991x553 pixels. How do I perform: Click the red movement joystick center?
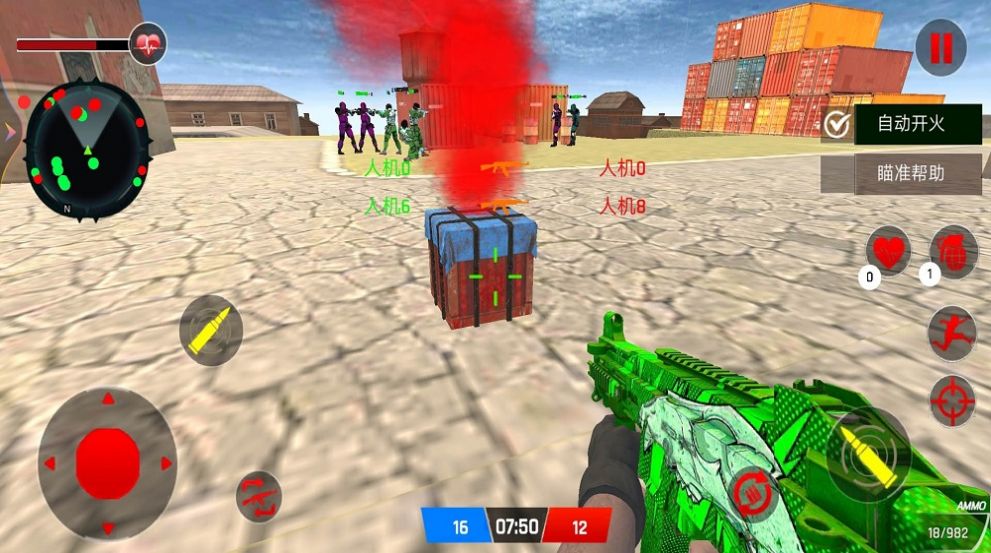tap(107, 461)
